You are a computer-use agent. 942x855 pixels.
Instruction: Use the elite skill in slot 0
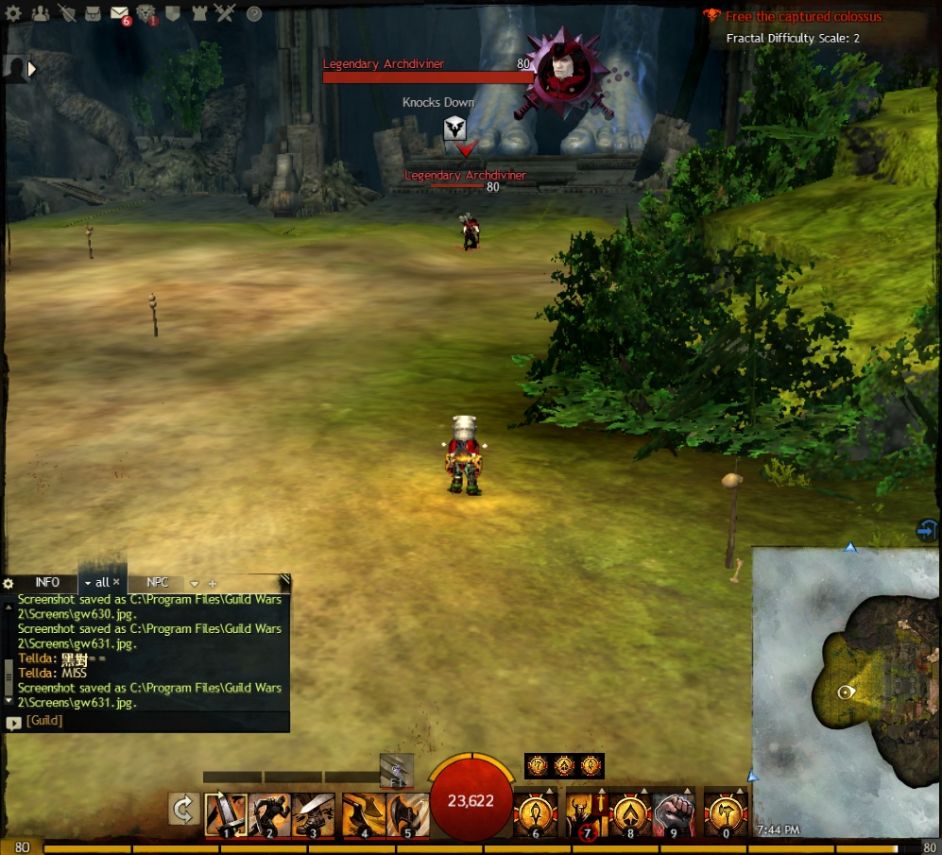coord(725,814)
